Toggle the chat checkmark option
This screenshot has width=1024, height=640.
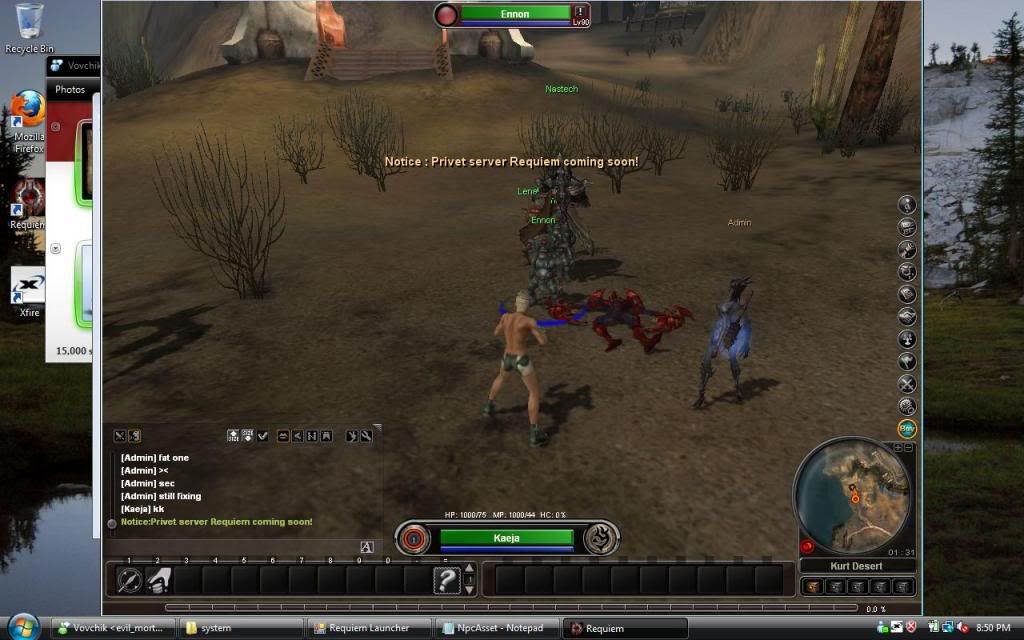[x=262, y=436]
